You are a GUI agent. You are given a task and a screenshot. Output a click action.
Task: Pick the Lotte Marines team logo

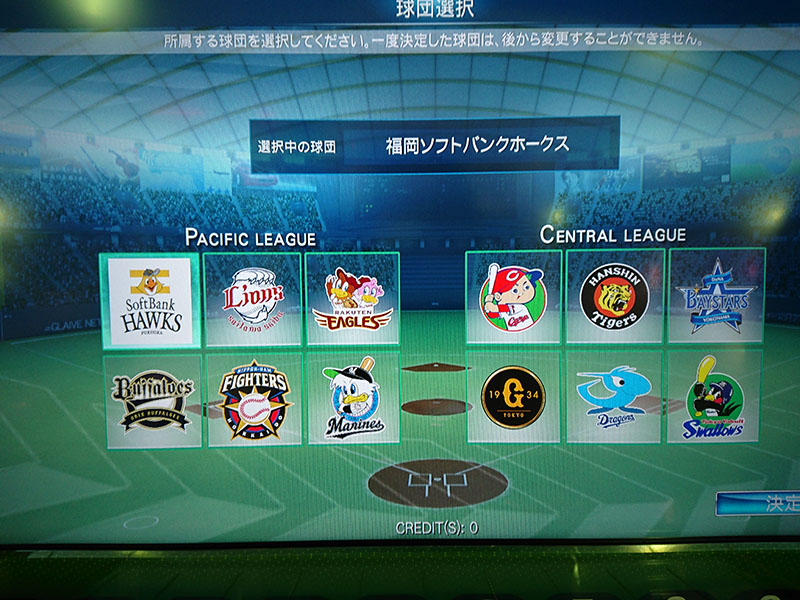353,398
